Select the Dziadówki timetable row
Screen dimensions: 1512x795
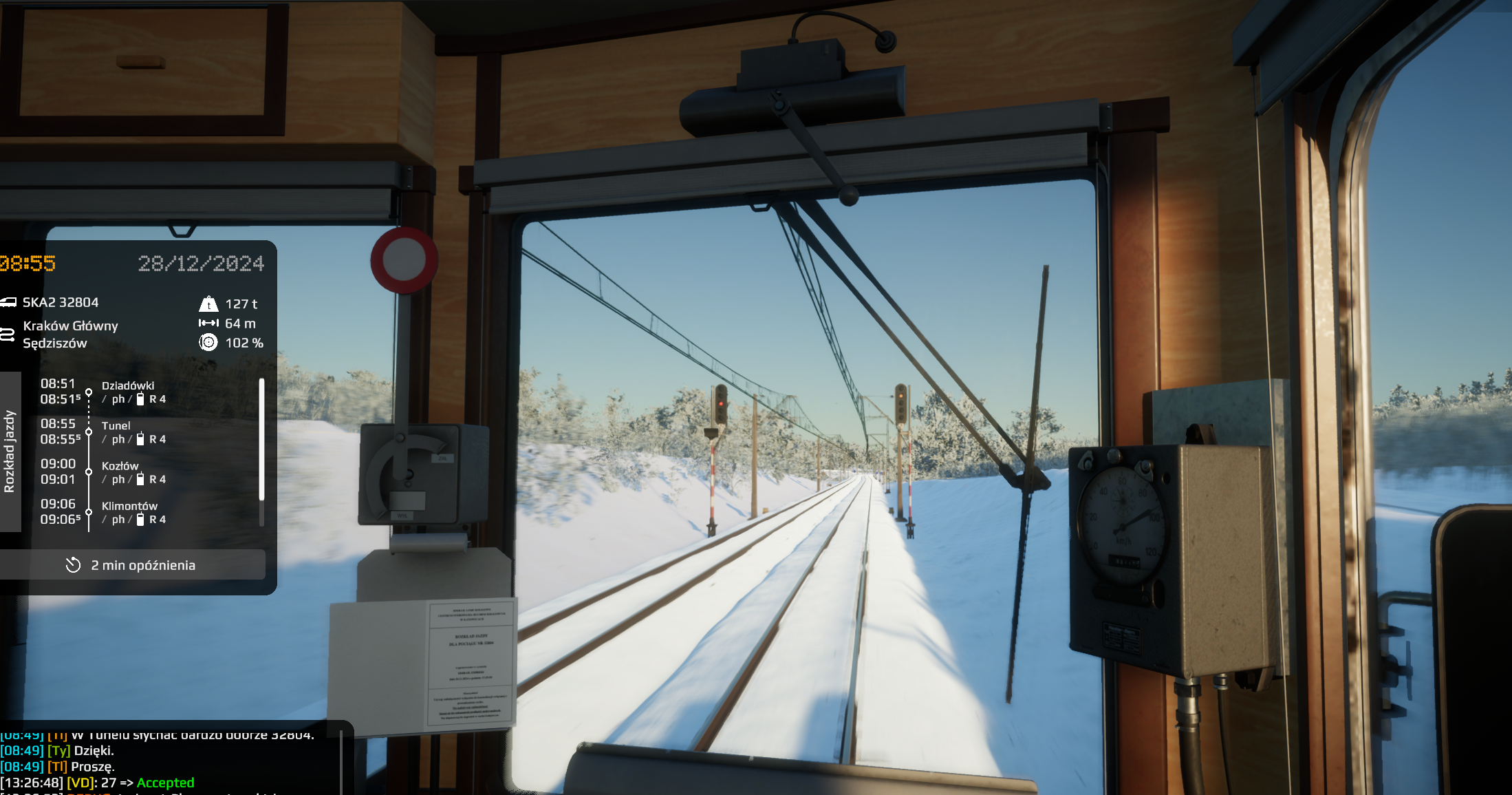[x=128, y=392]
